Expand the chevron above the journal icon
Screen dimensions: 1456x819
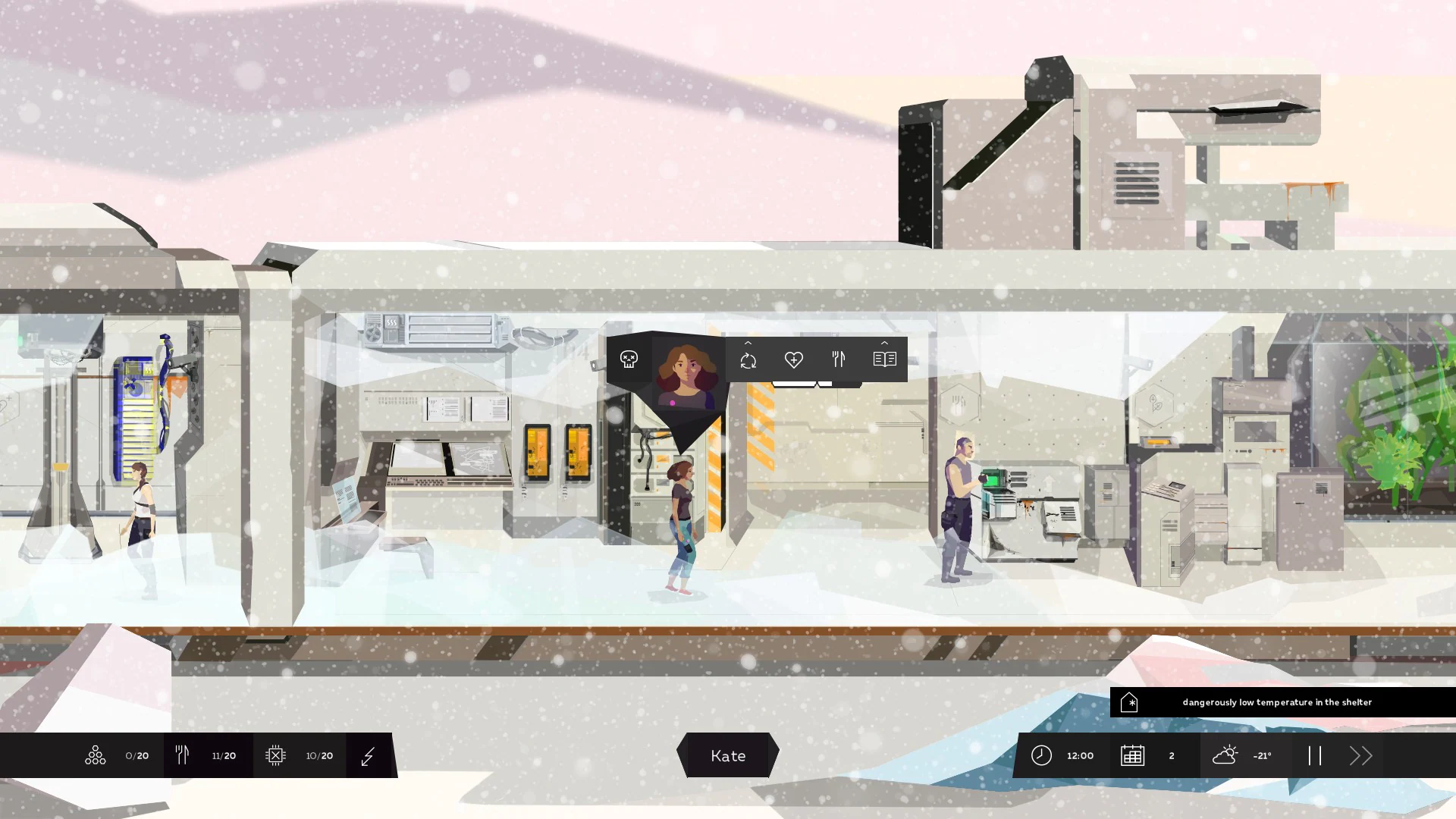884,343
